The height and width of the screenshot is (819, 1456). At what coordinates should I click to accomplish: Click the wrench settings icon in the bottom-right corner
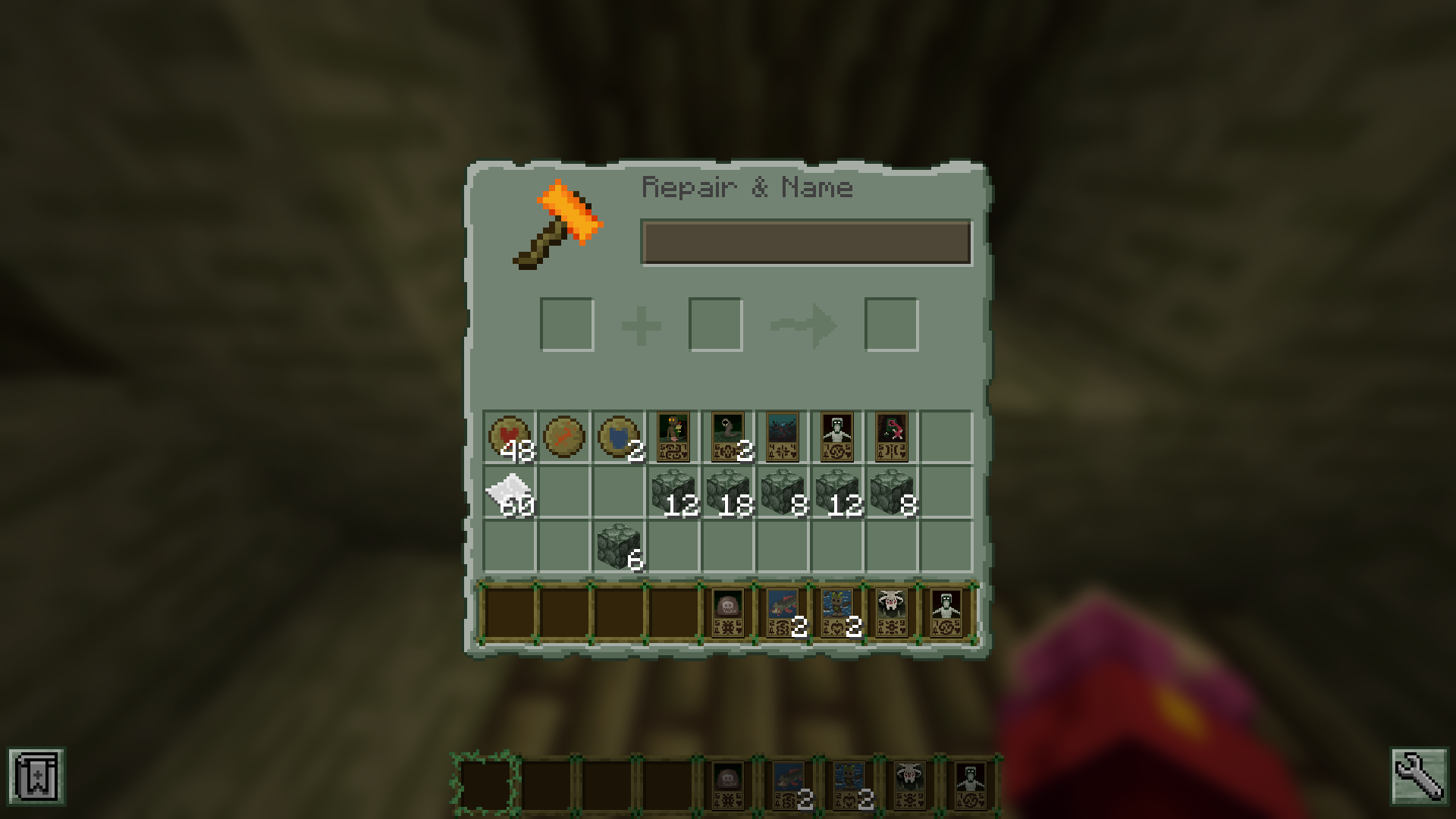1420,777
